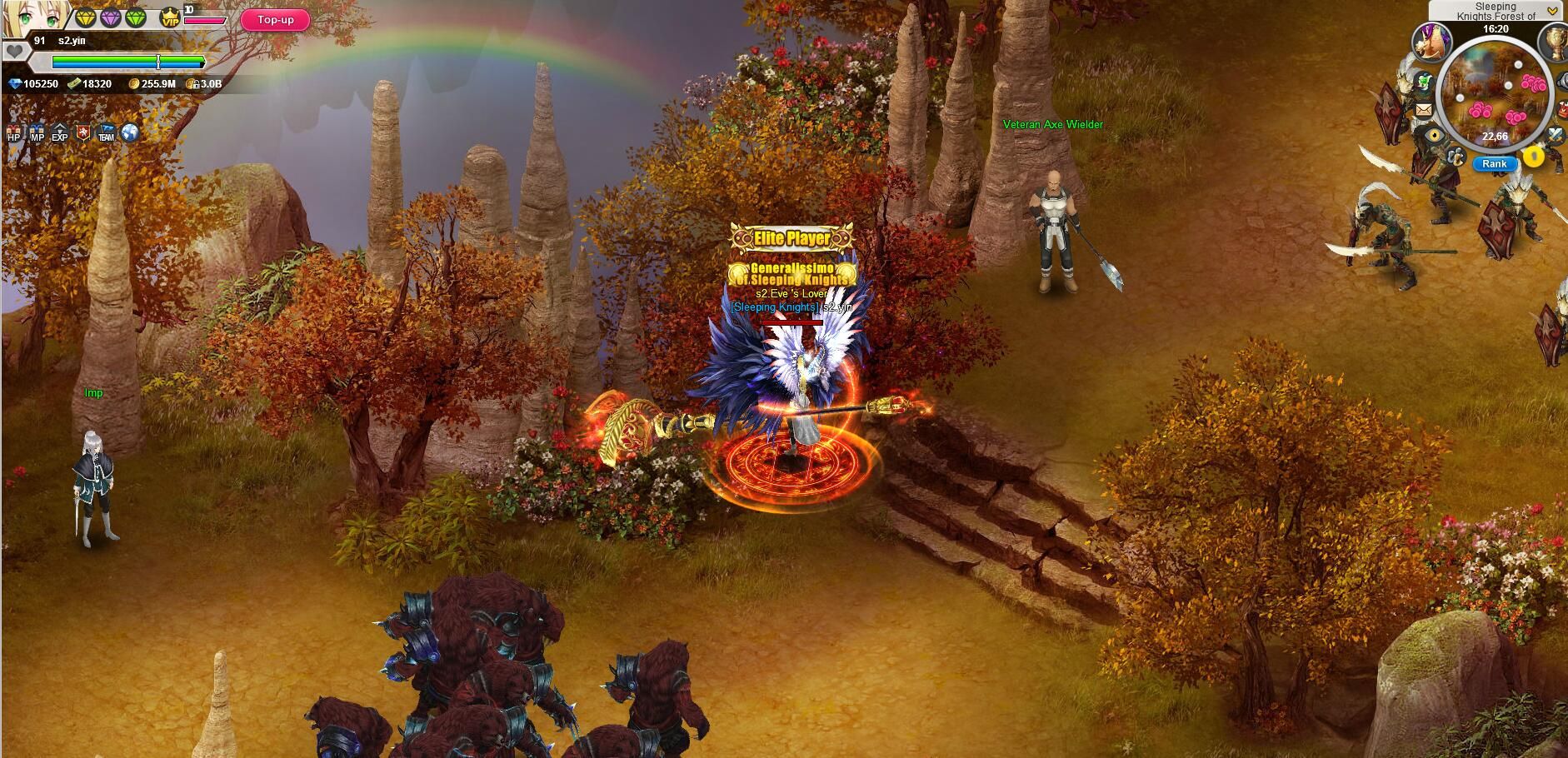Expand the Sleeping Knights location dropdown arrow
1568x758 pixels.
pos(1552,11)
